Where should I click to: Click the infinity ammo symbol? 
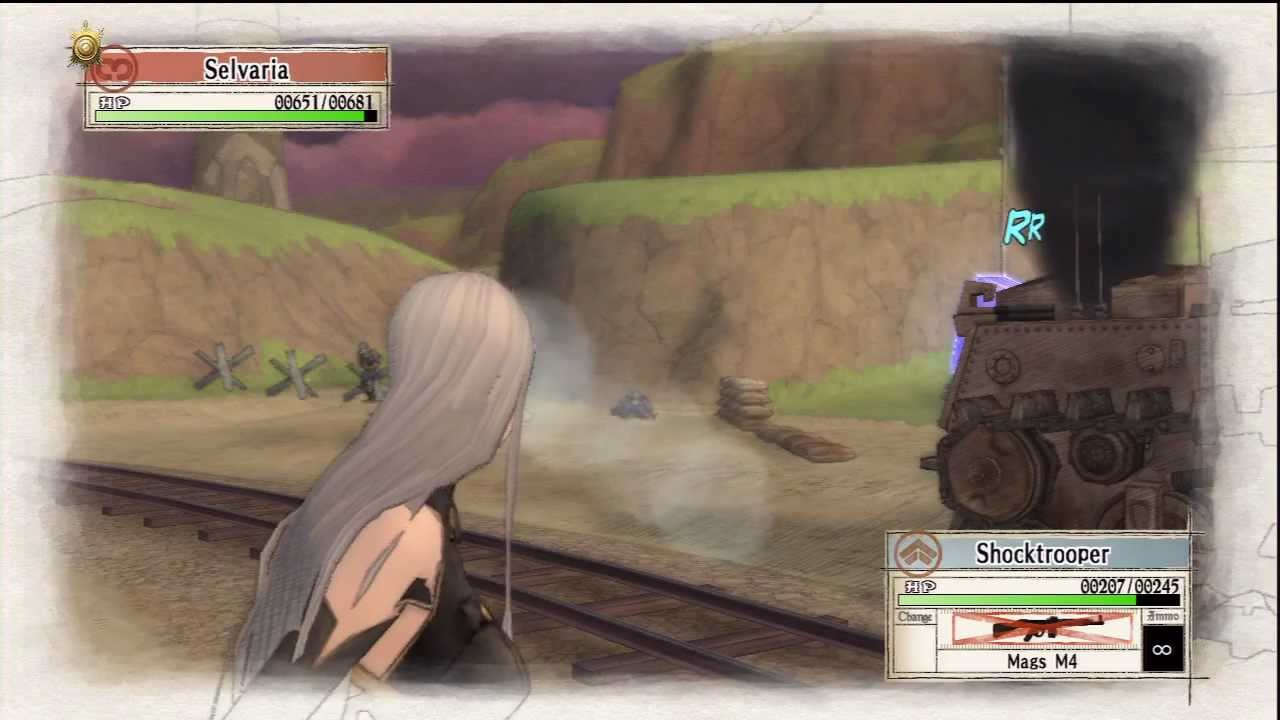(1160, 648)
